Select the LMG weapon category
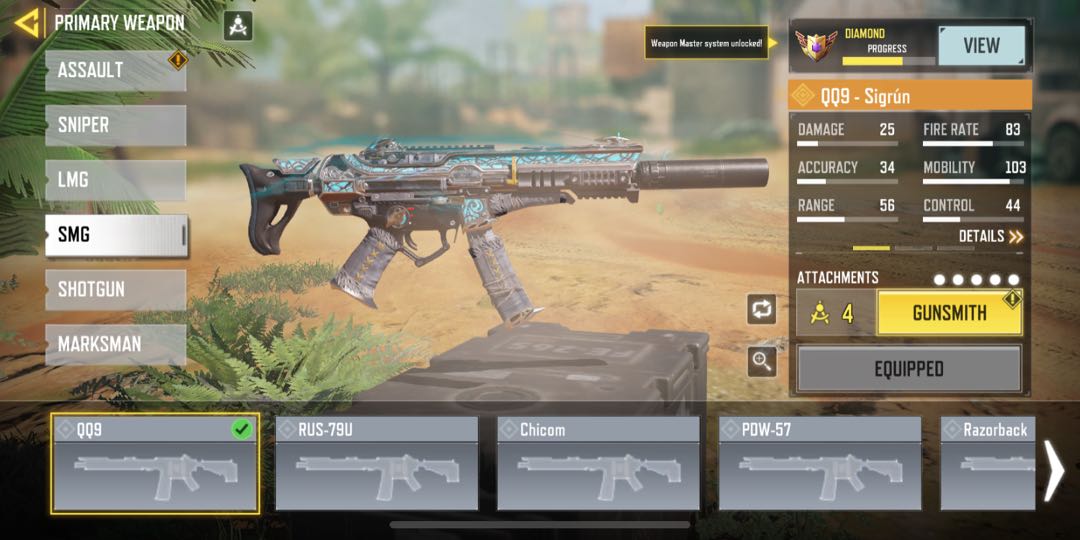This screenshot has width=1080, height=540. [115, 180]
